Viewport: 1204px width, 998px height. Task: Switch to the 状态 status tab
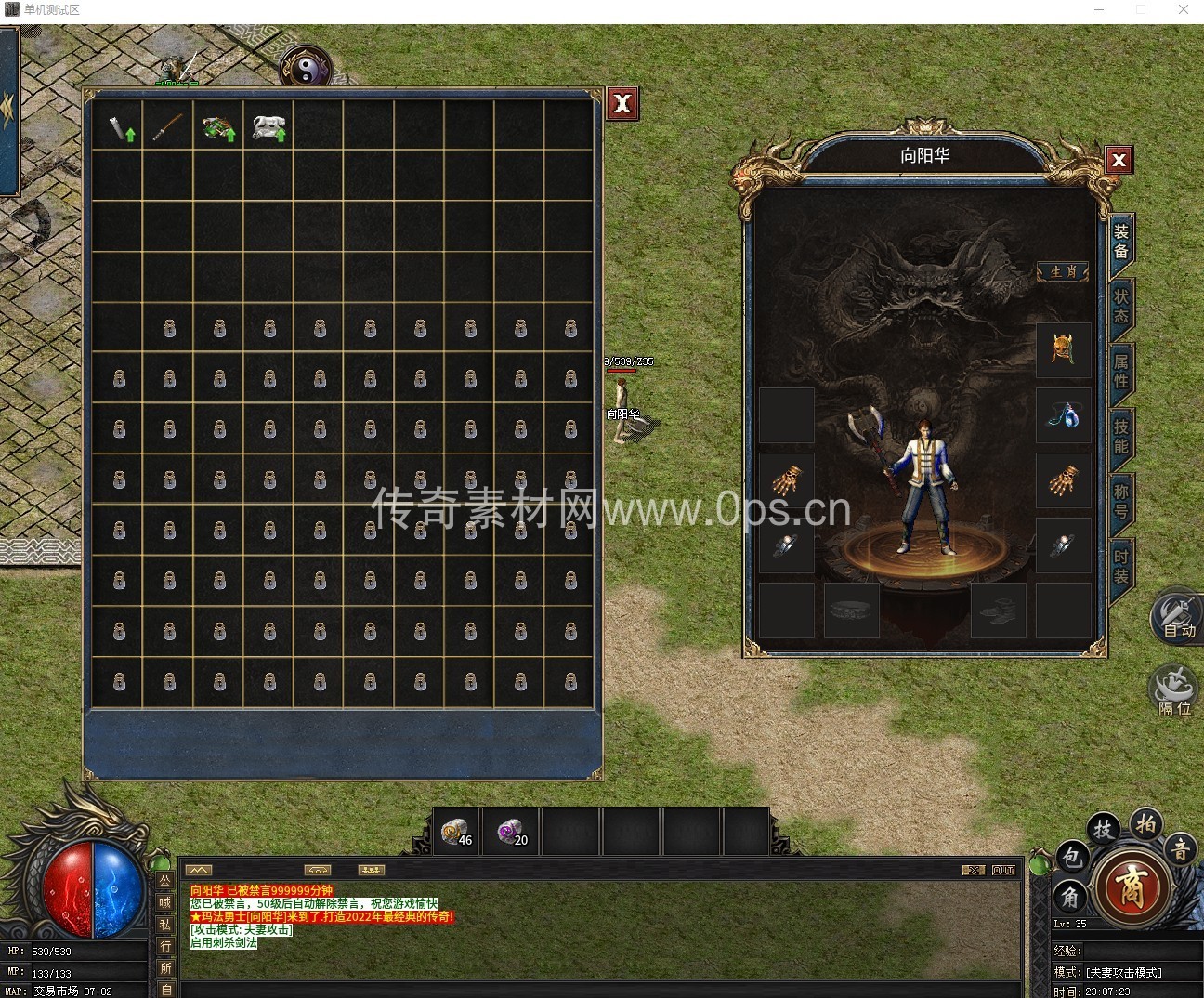pos(1121,306)
